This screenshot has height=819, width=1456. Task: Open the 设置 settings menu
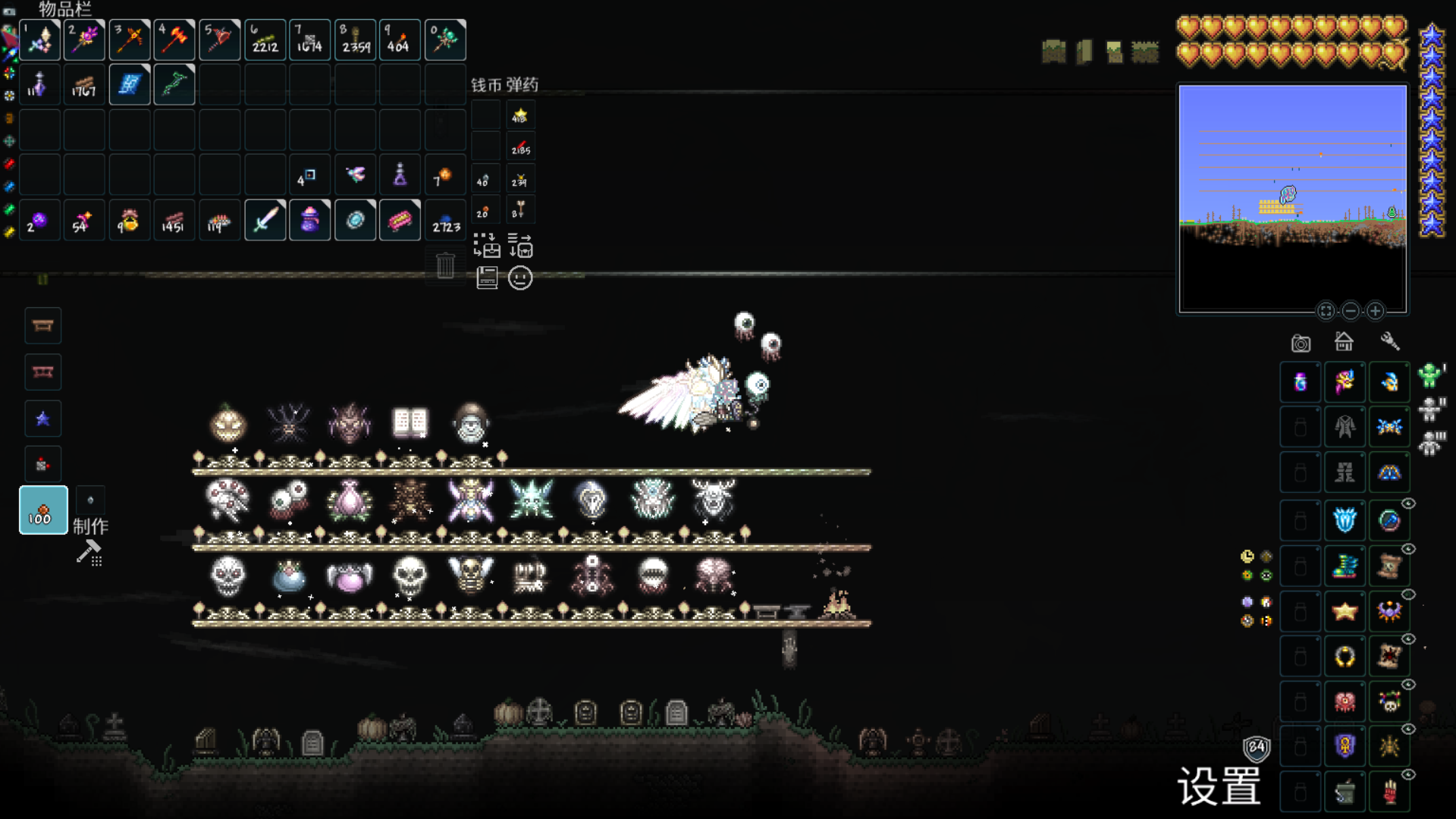tap(1219, 786)
